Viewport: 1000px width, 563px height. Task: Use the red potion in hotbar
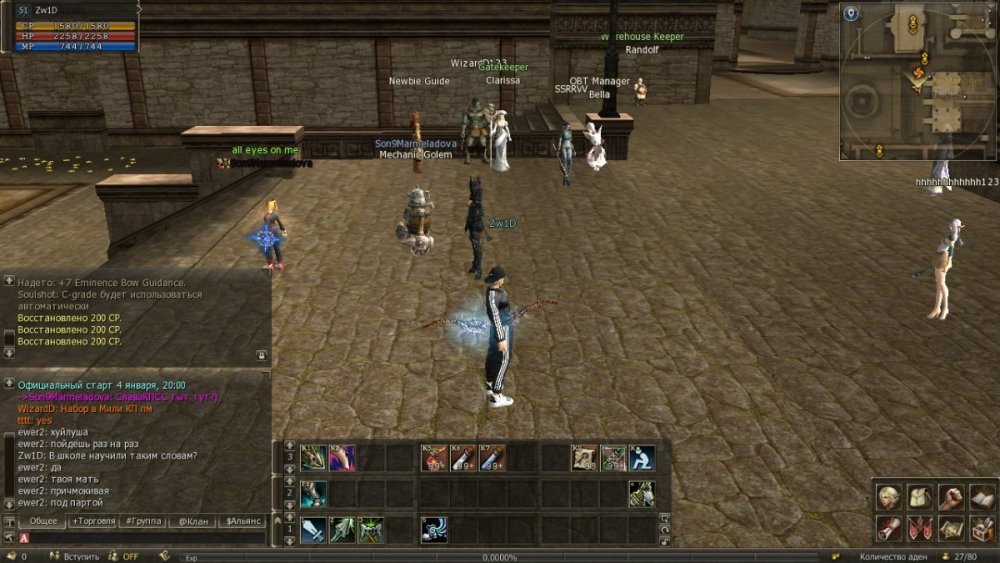tap(434, 458)
